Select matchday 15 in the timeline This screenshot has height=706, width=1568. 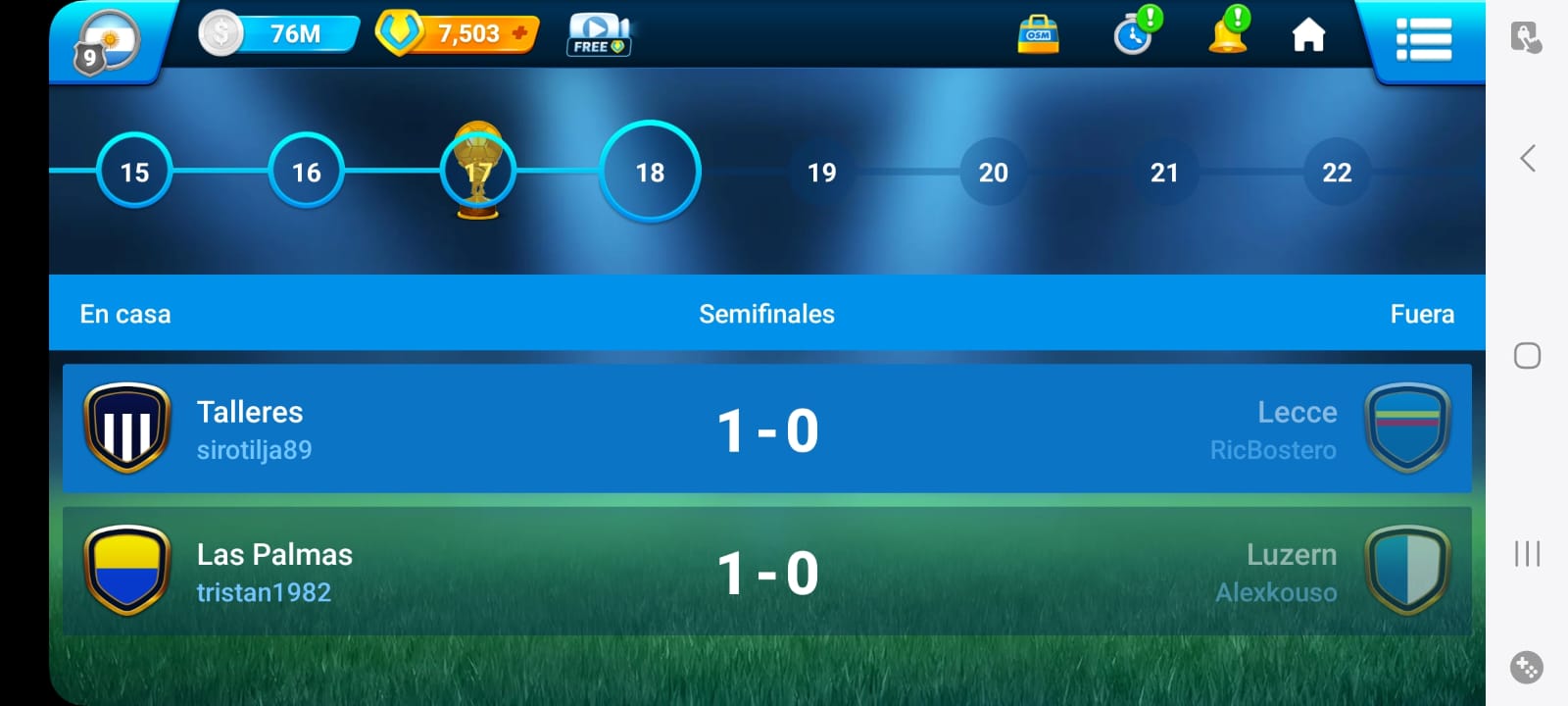(134, 172)
